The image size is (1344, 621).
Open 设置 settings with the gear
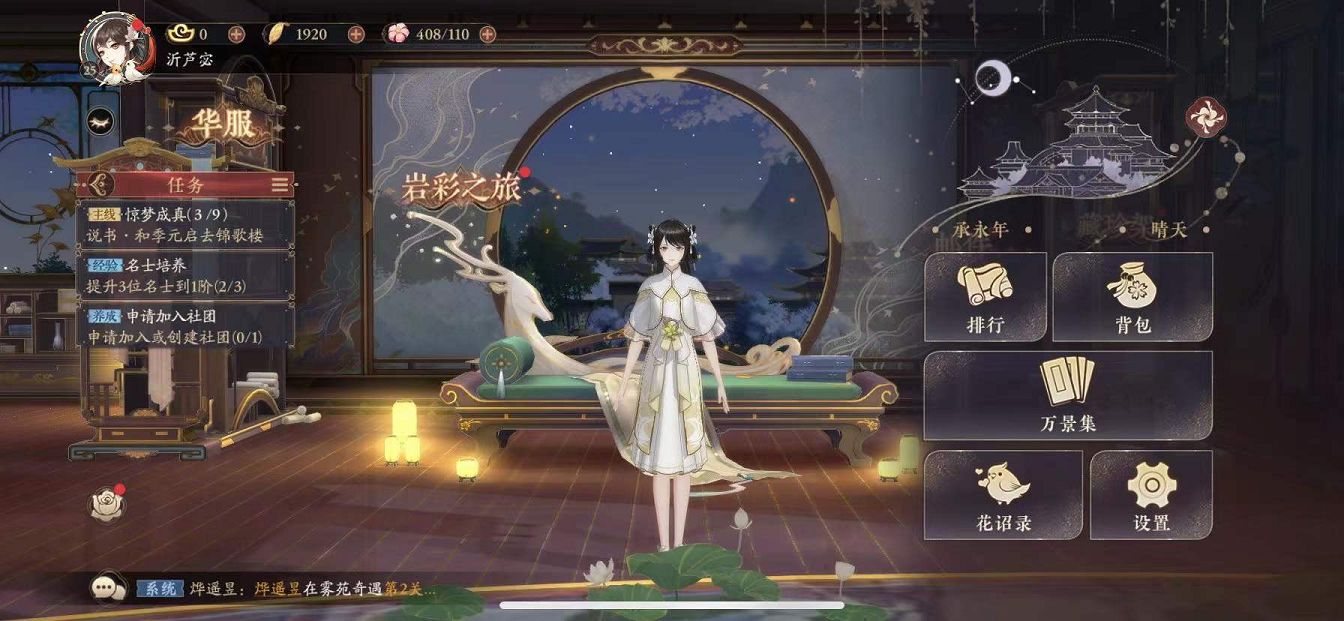click(1151, 495)
